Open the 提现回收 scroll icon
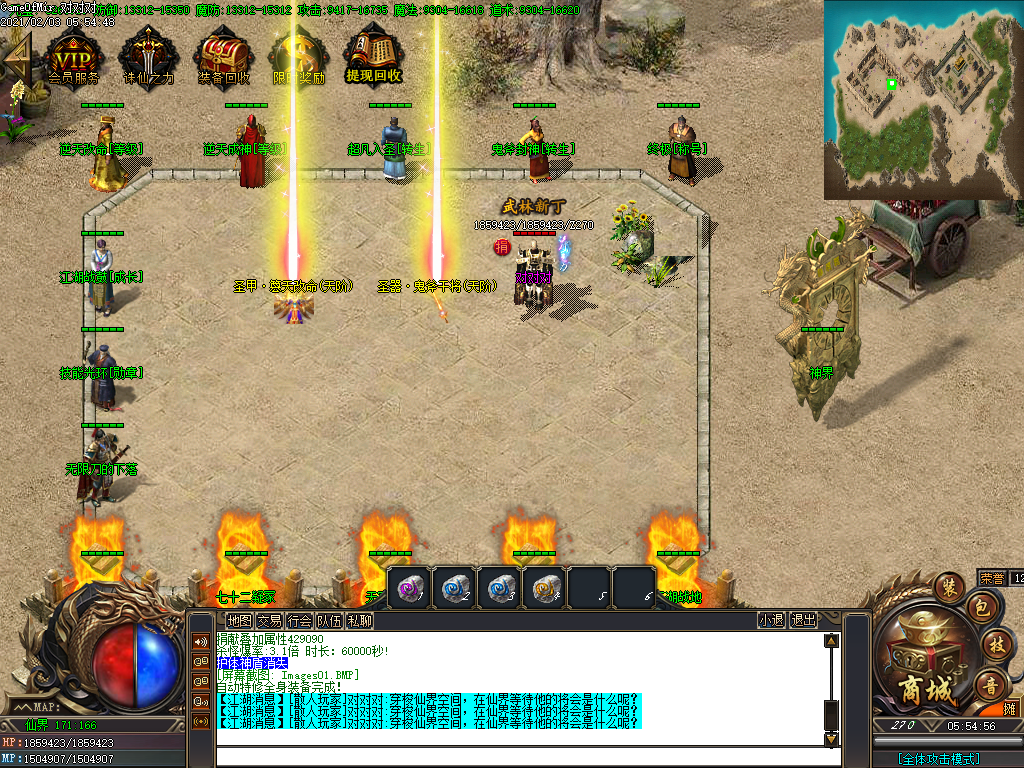 click(373, 55)
